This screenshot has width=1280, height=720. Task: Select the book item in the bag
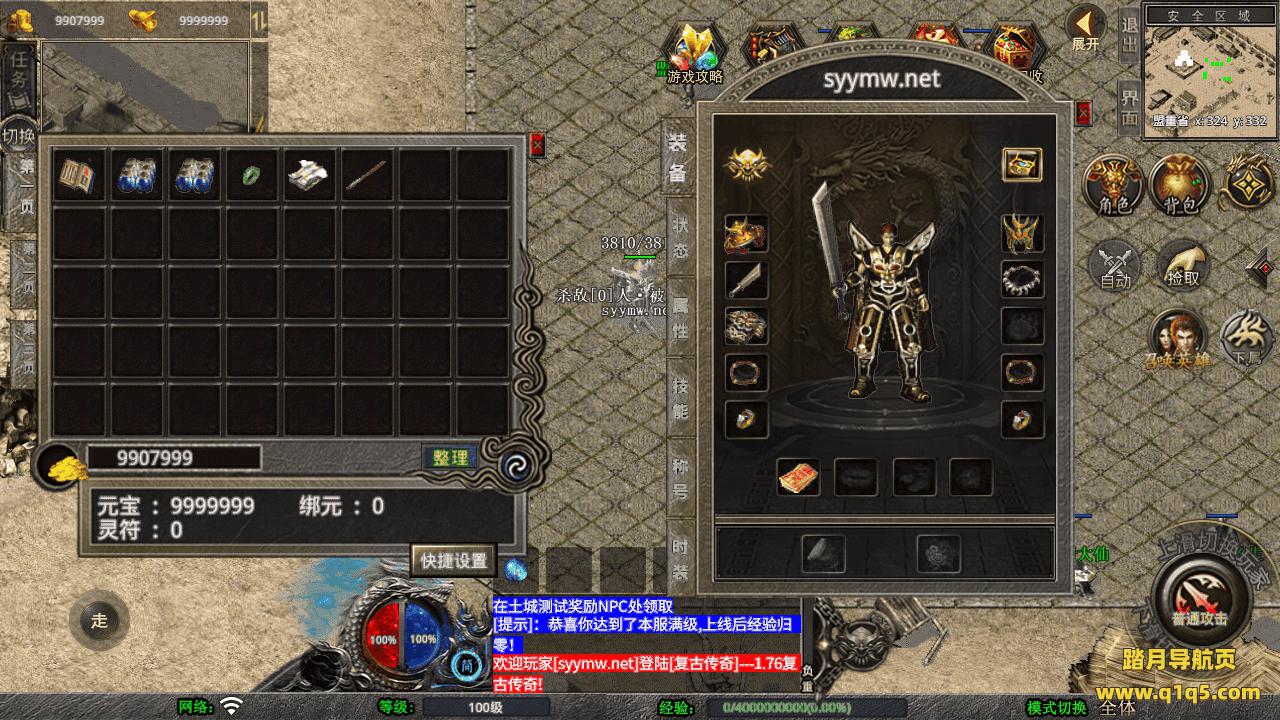click(80, 176)
